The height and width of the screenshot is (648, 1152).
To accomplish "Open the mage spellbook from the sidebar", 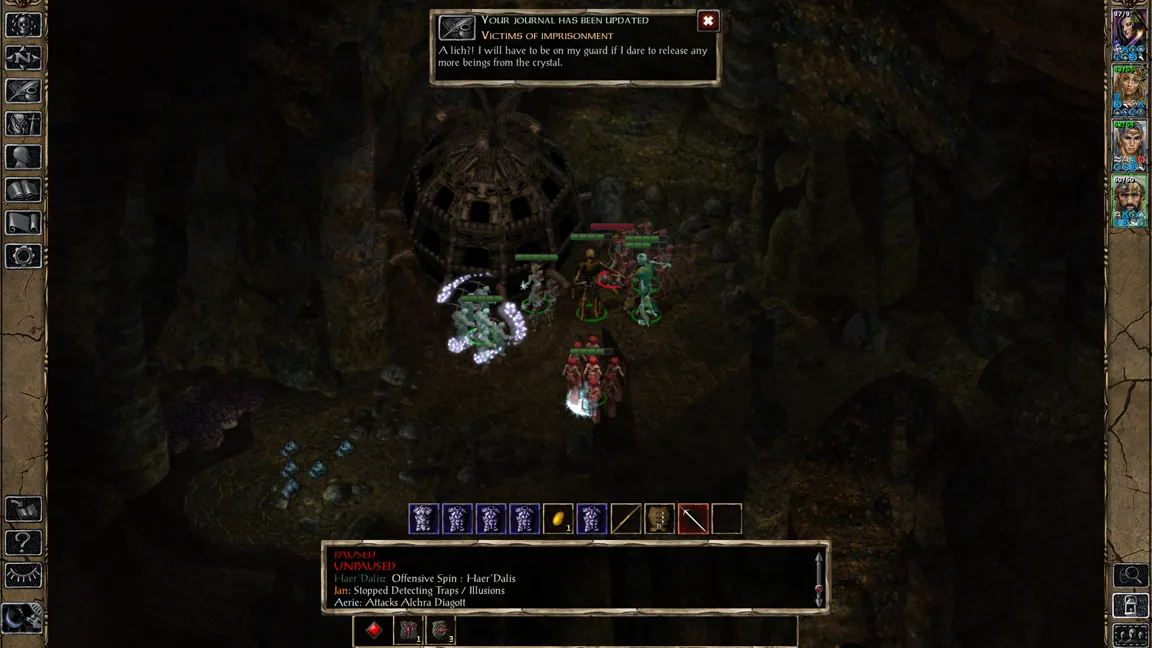I will pyautogui.click(x=23, y=190).
